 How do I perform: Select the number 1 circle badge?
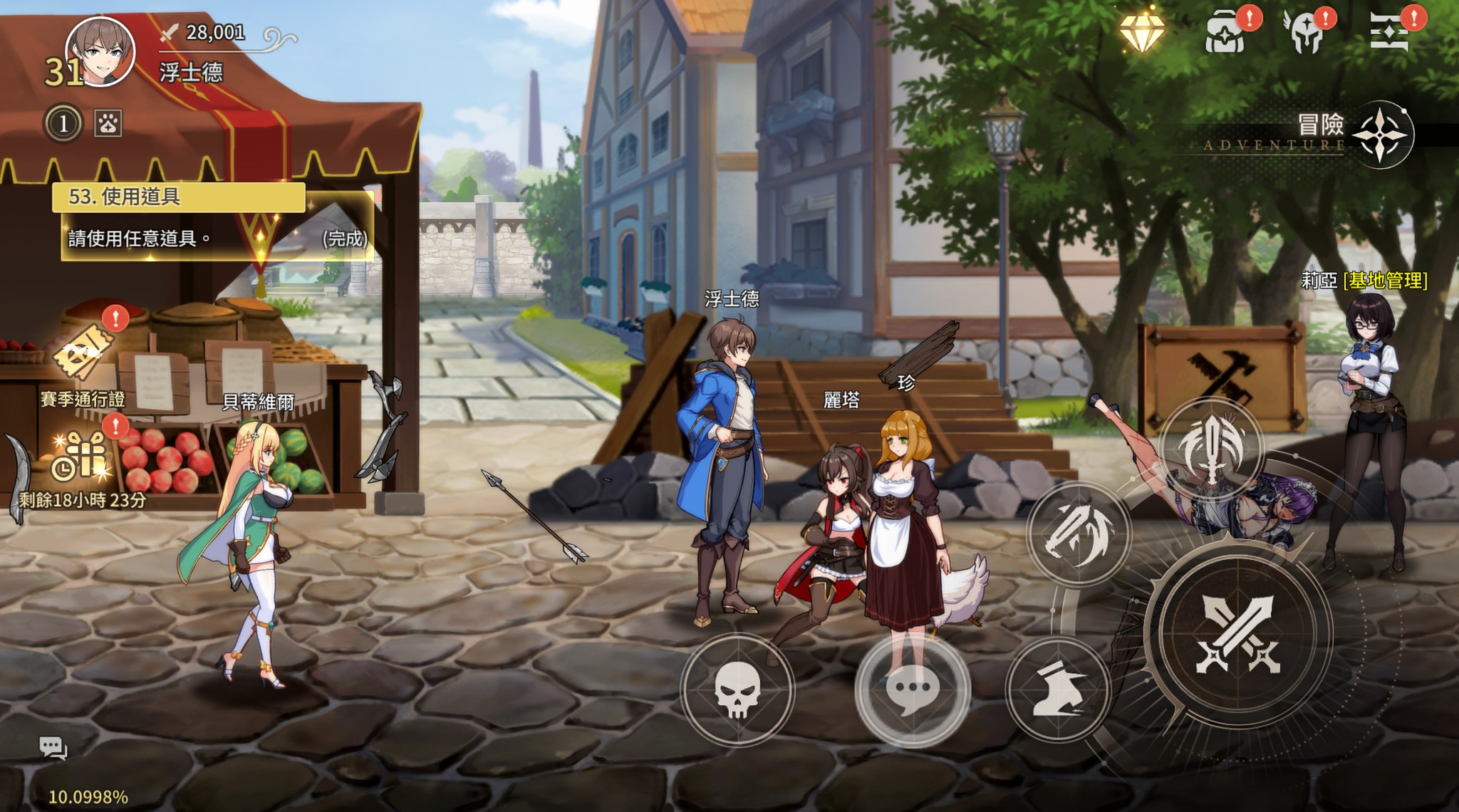[63, 124]
